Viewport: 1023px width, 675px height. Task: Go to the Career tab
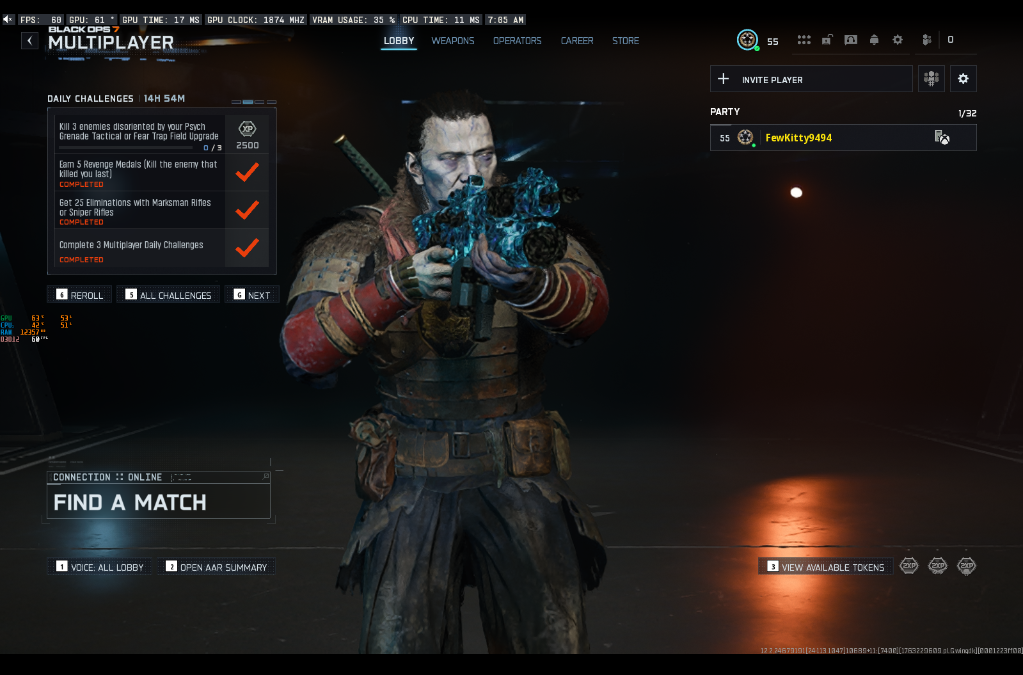click(577, 41)
